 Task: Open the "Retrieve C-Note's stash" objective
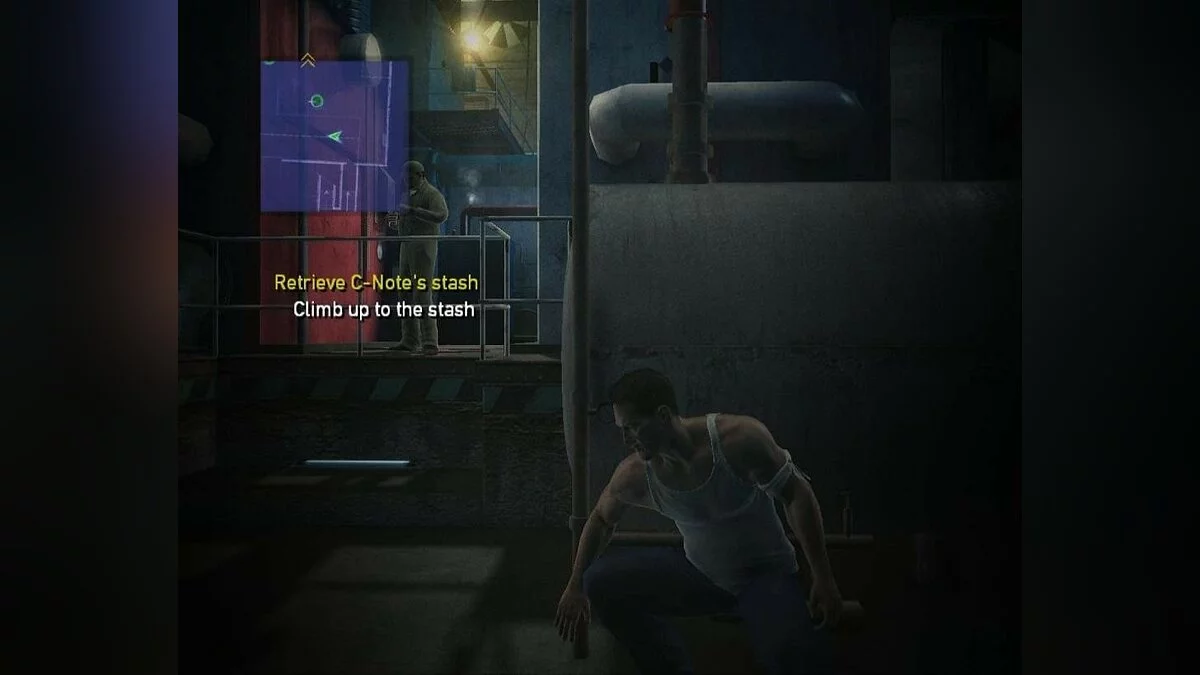tap(376, 283)
